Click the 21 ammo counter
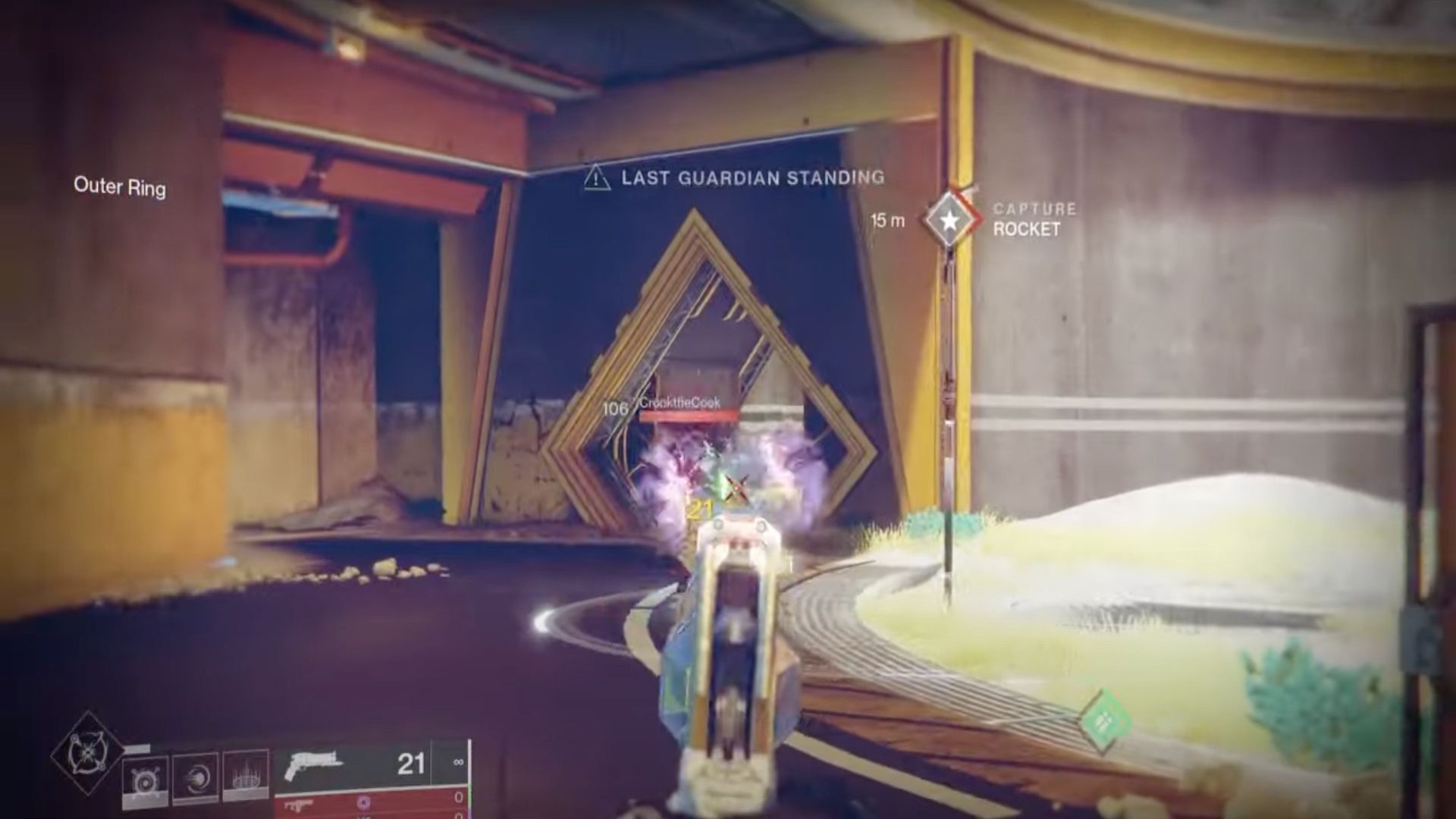This screenshot has height=819, width=1456. [x=409, y=764]
